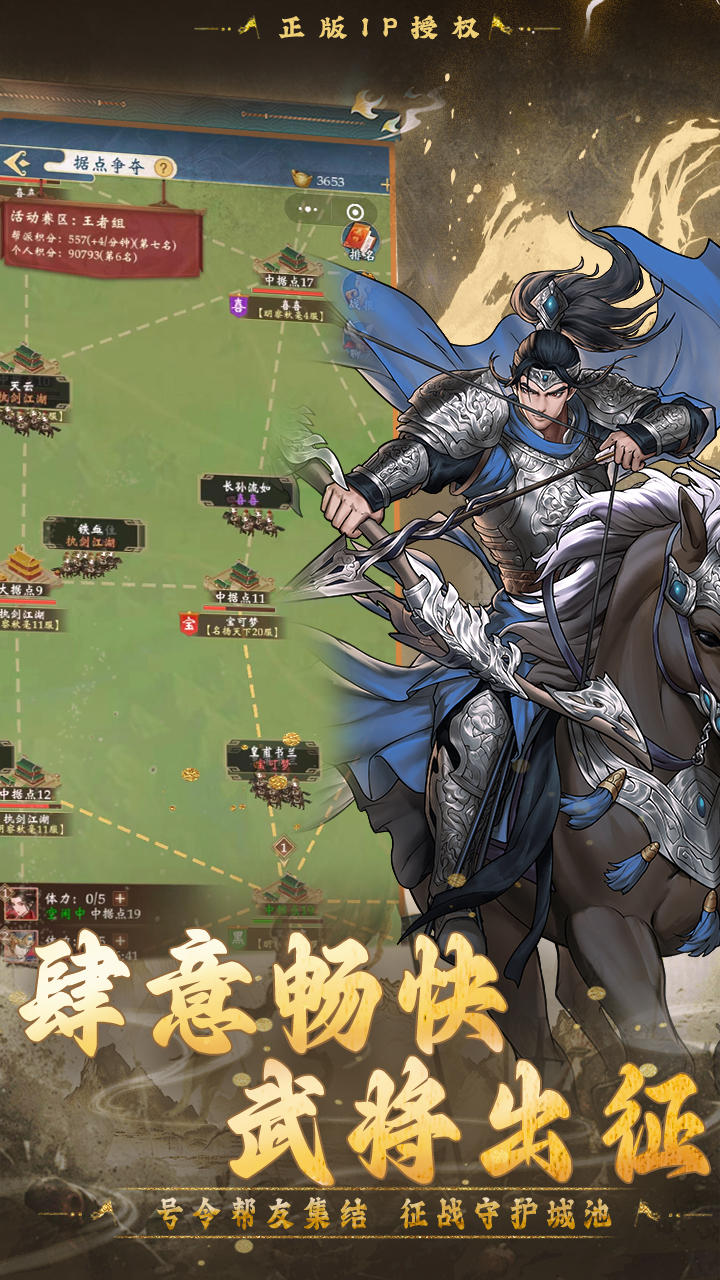Open the help question mark beside 据点争夺
Viewport: 720px width, 1280px height.
(x=163, y=167)
